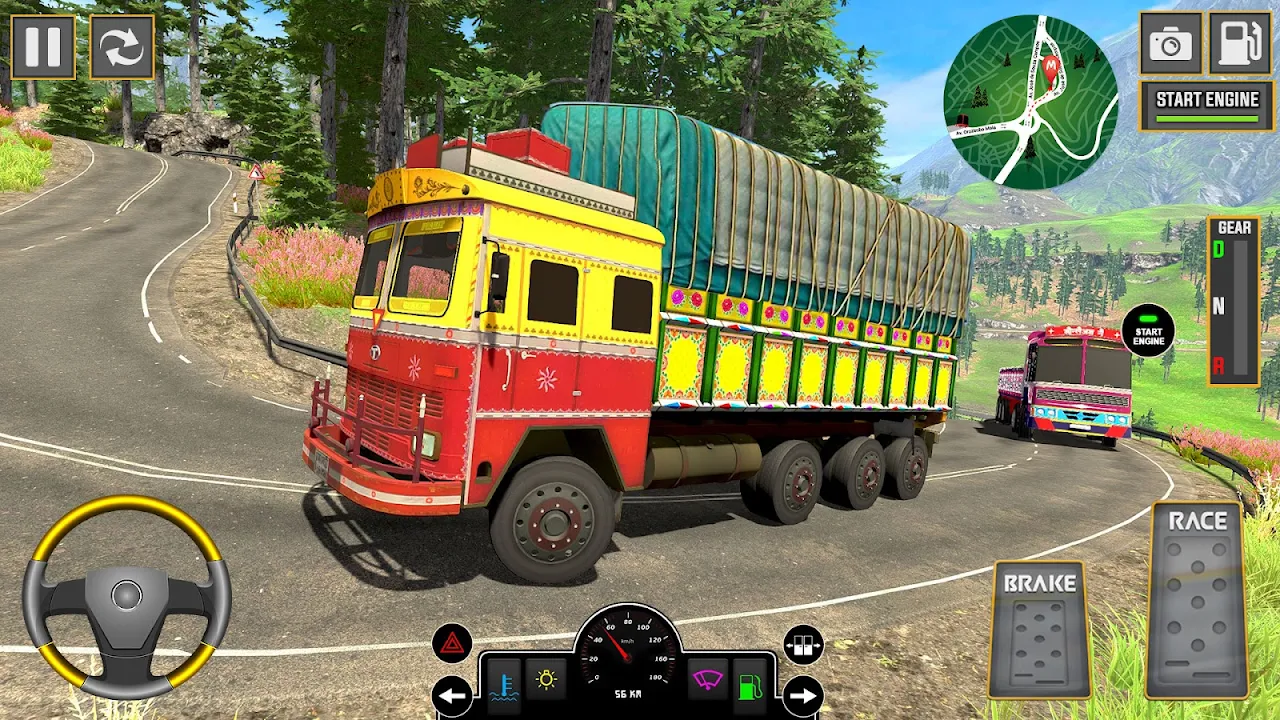Activate the right turn arrow indicator
This screenshot has height=720, width=1280.
(803, 696)
